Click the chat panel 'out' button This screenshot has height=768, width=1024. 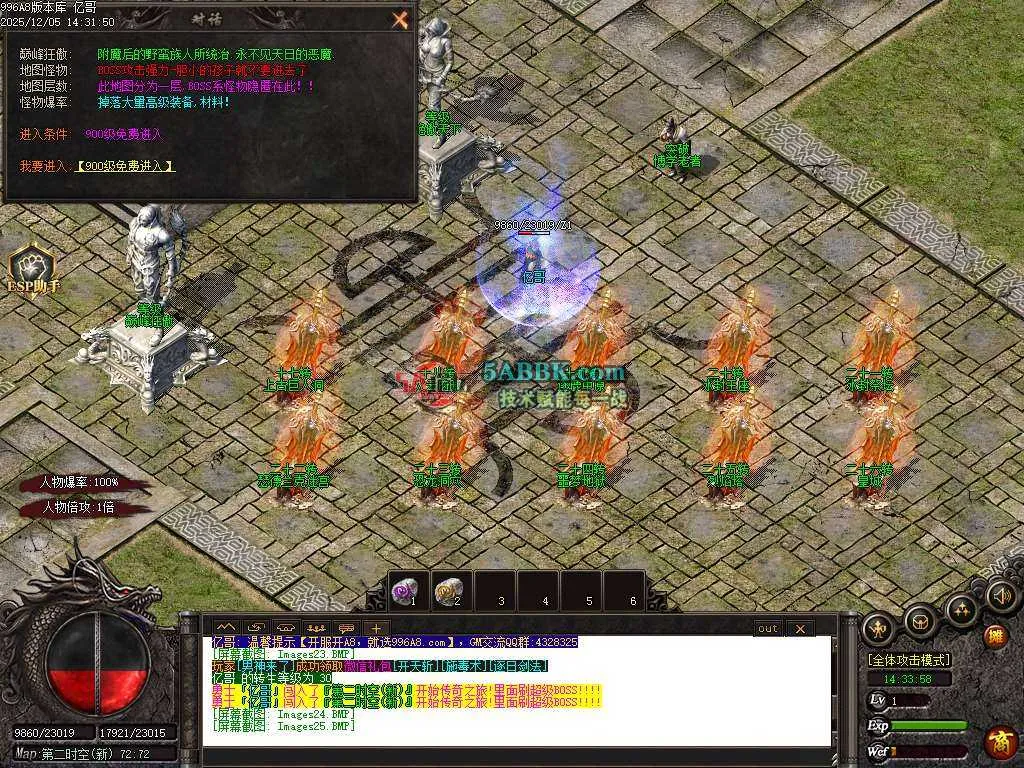click(767, 629)
